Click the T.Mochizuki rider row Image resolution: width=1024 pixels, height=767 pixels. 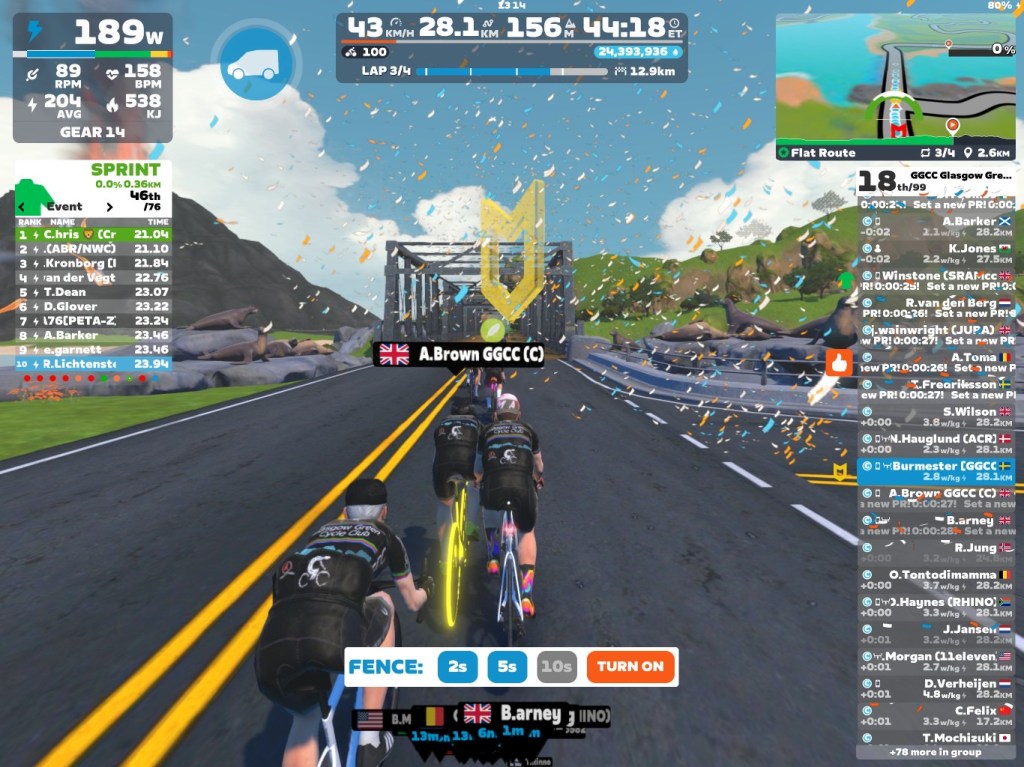click(x=934, y=737)
